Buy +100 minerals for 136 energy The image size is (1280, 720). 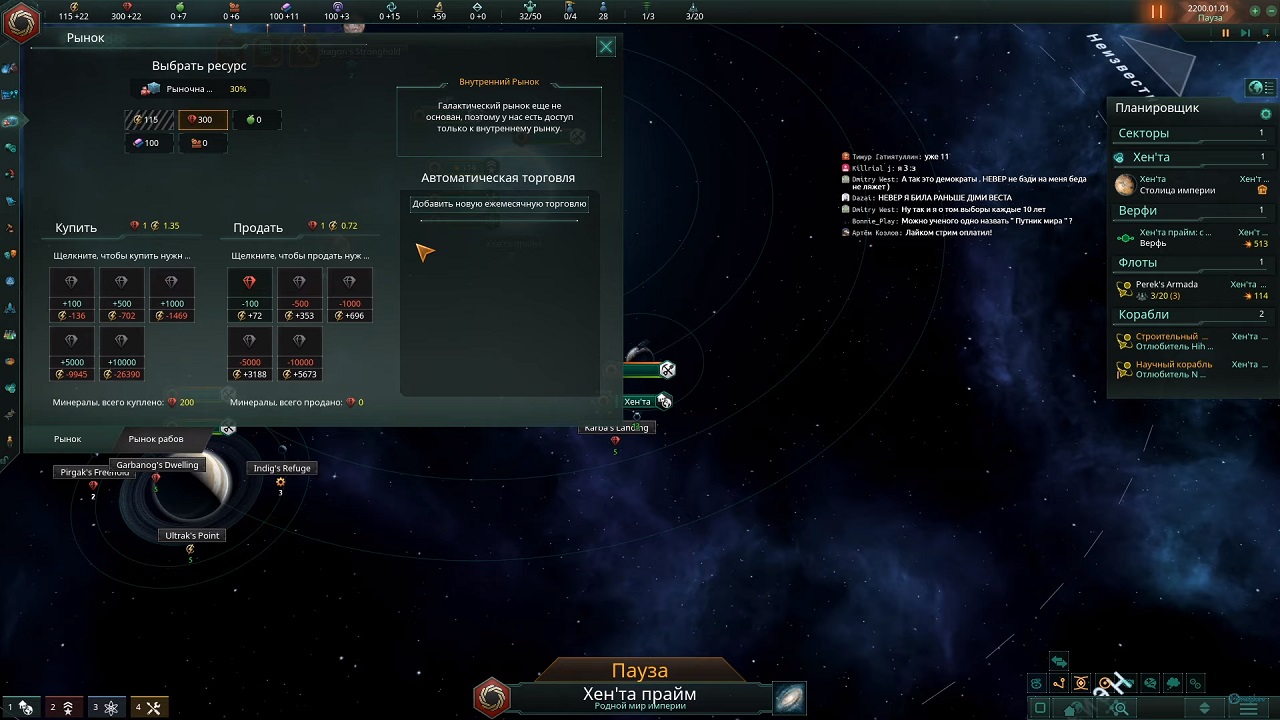point(71,296)
